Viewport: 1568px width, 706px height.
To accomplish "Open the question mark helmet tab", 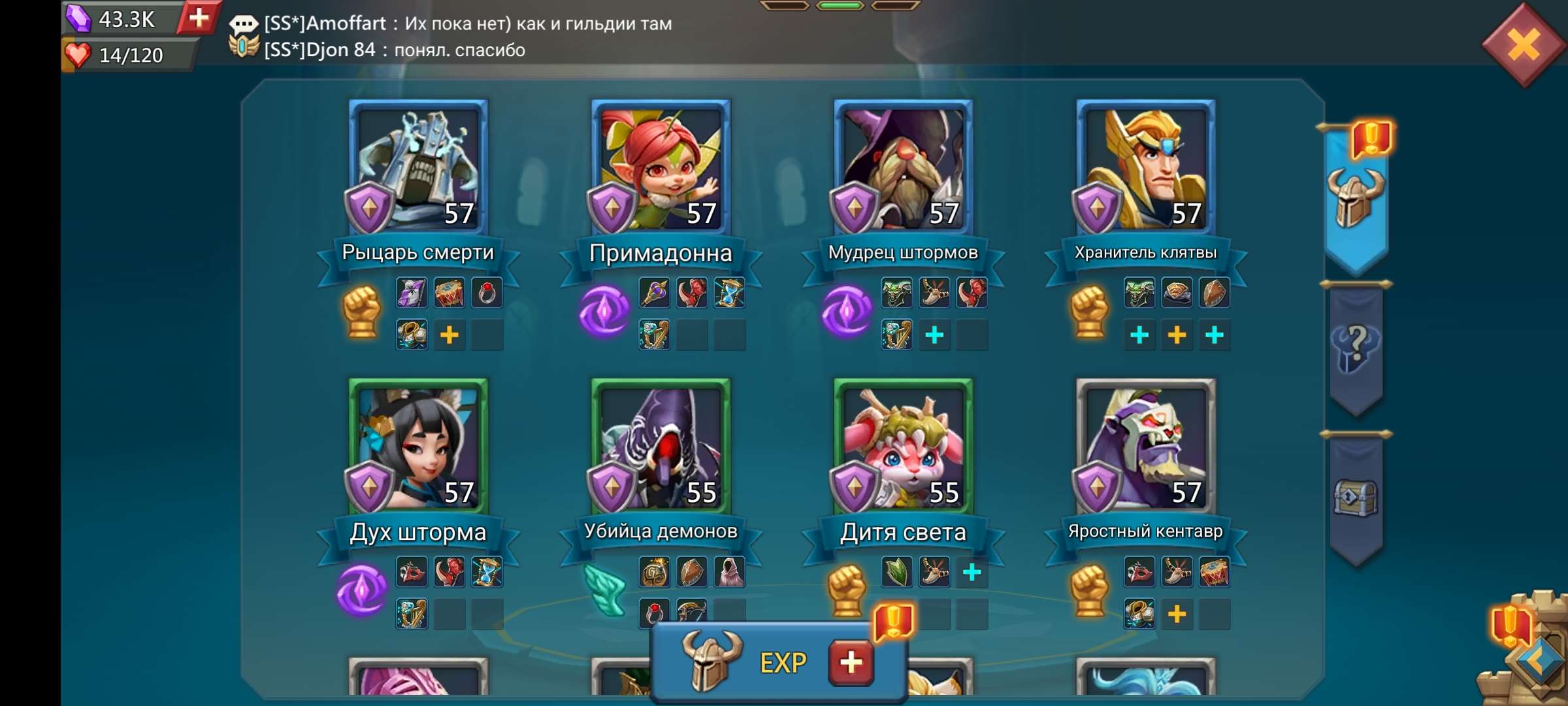I will (x=1356, y=348).
